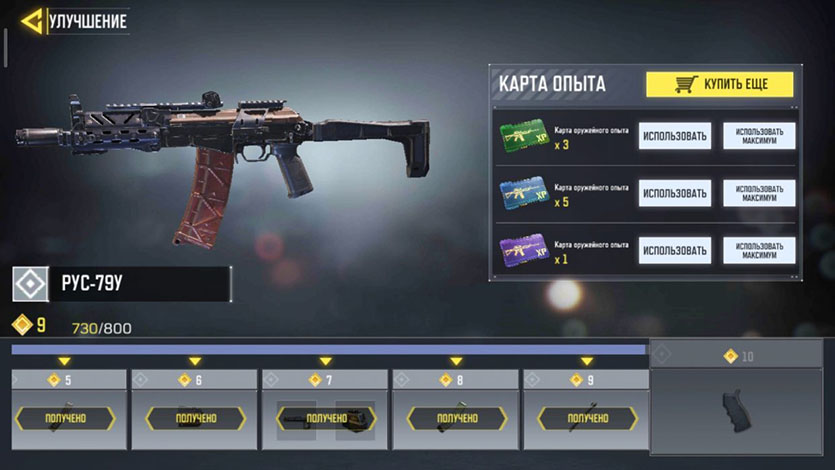Image resolution: width=835 pixels, height=470 pixels.
Task: Click КУПИТЬ ЕЩЕ to buy more cards
Action: click(x=719, y=84)
